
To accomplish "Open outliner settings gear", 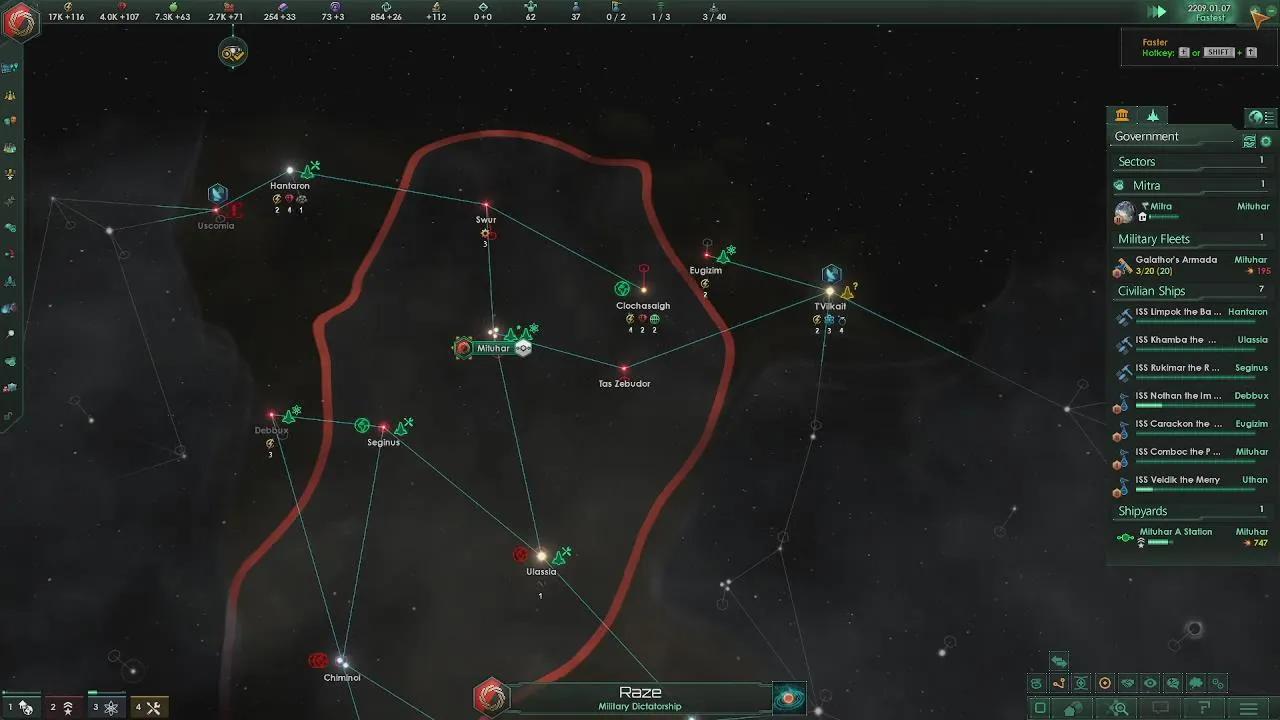I will [x=1266, y=142].
